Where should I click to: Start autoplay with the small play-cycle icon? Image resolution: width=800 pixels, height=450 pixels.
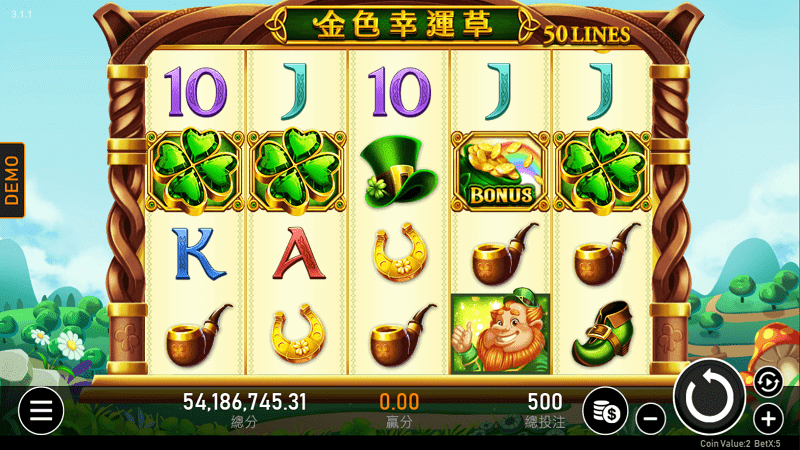[766, 380]
